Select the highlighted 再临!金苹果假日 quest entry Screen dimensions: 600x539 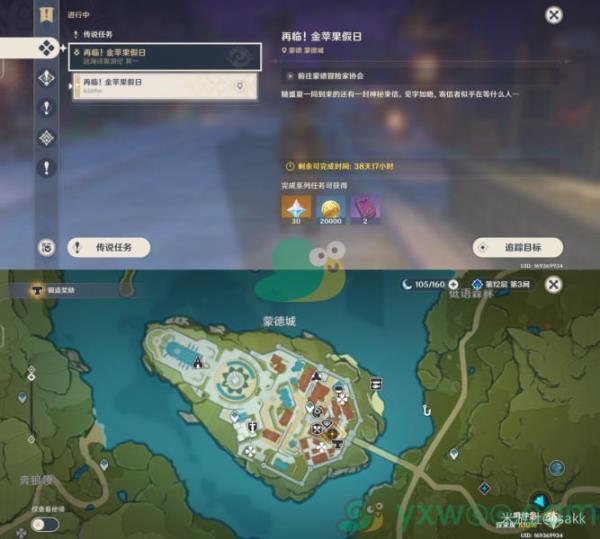165,56
